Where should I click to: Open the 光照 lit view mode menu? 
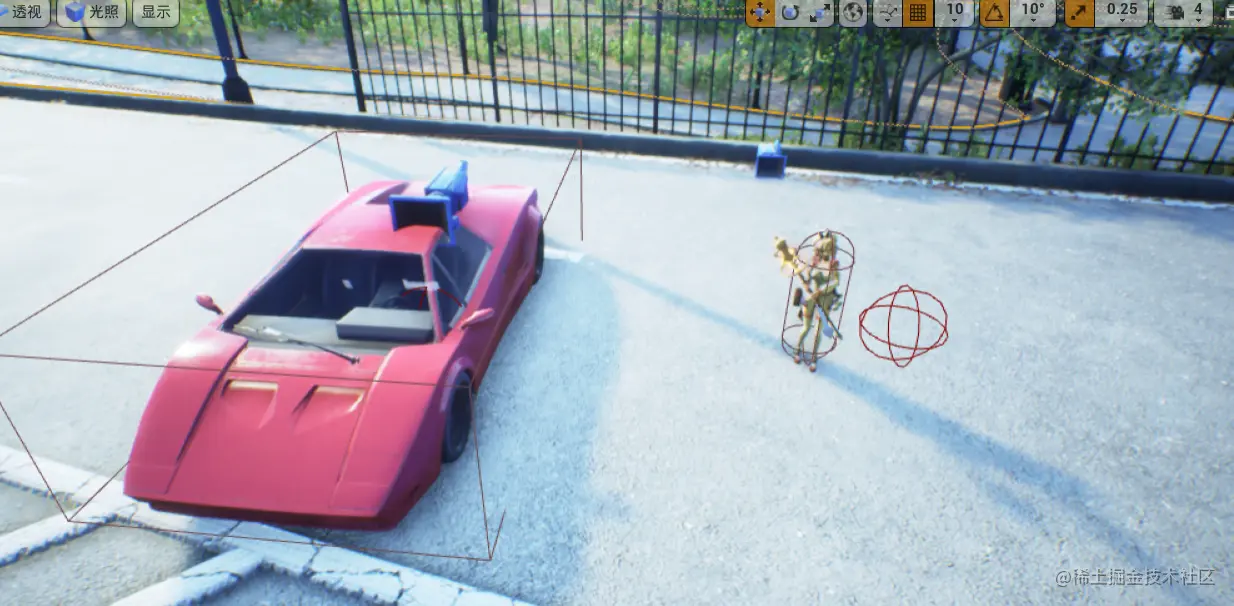(91, 12)
